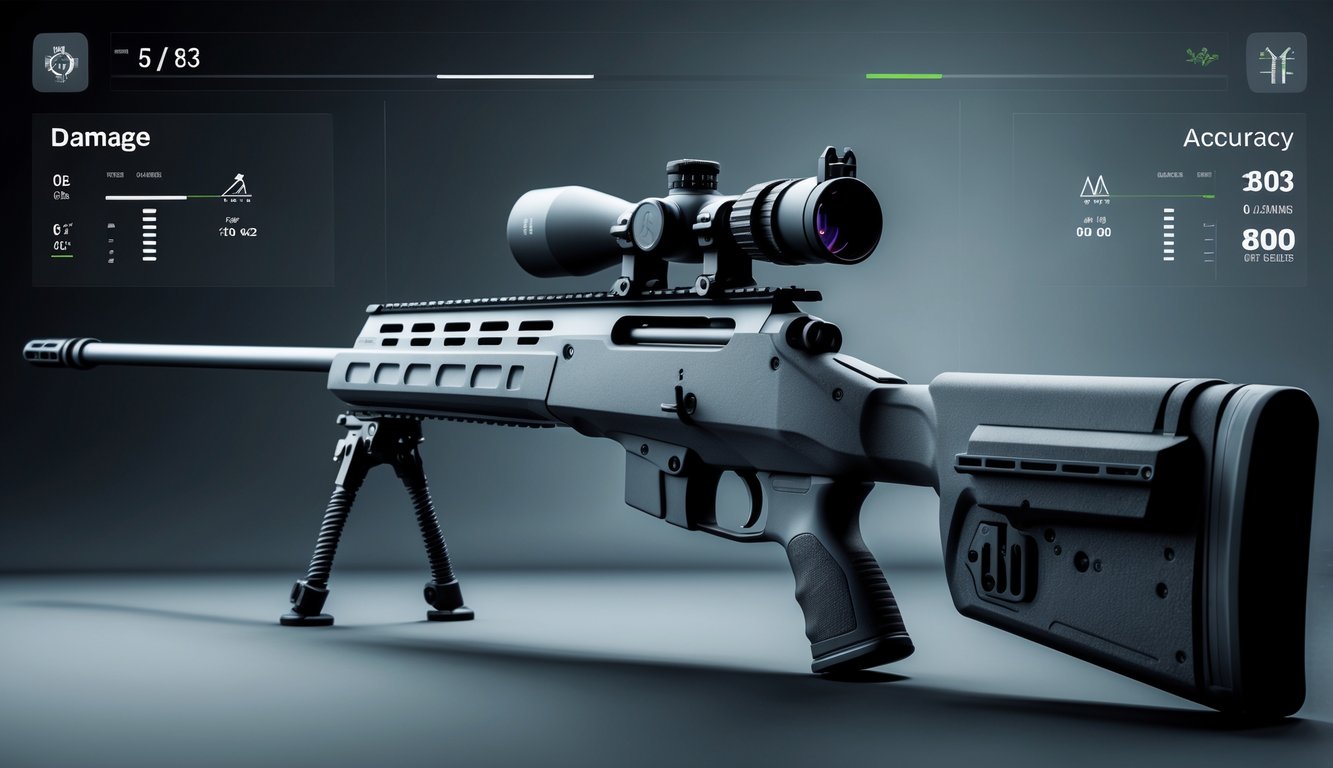Click the crosshair icon button in the corner
1333x768 pixels.
pos(60,62)
